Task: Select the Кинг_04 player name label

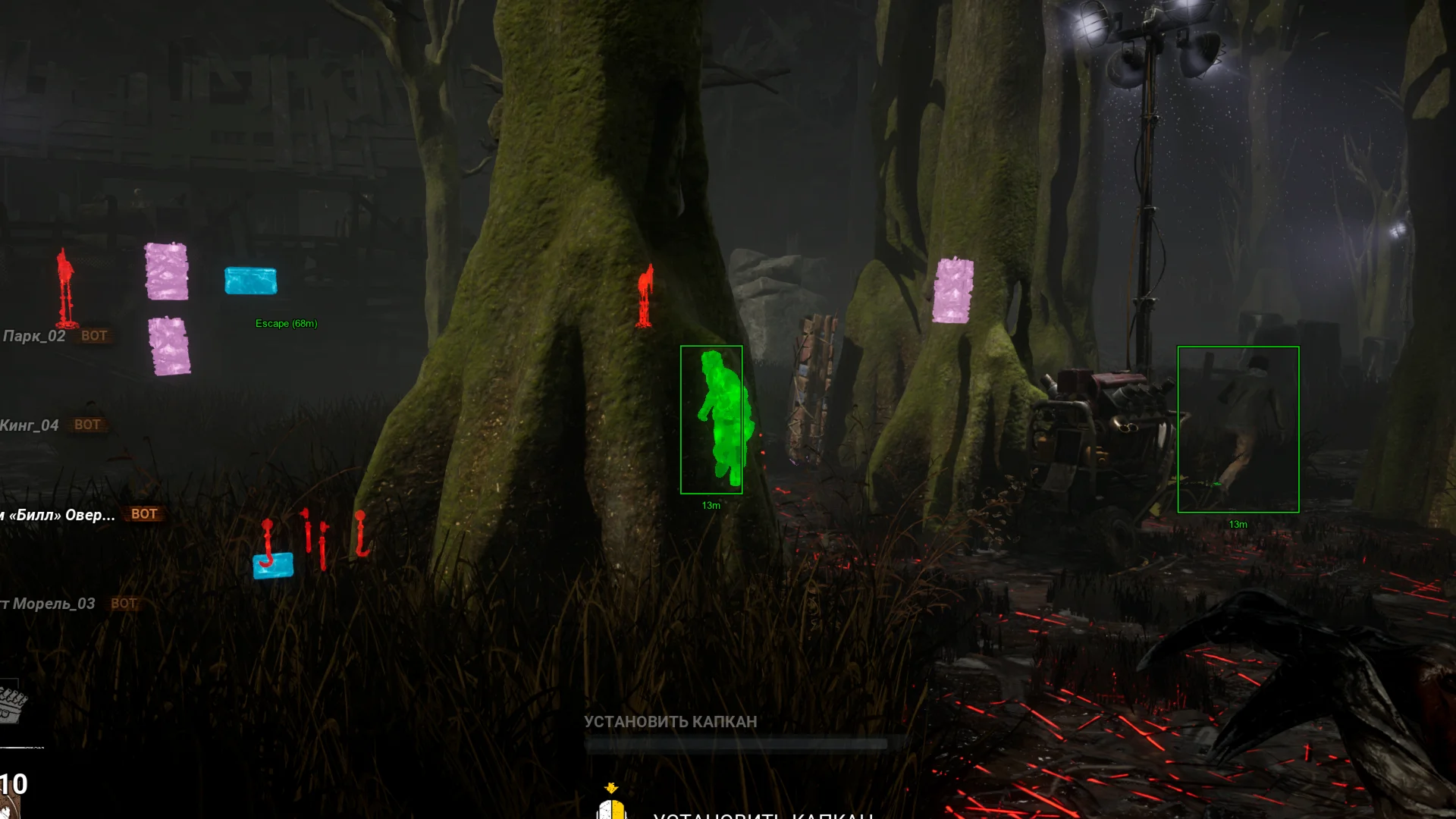Action: (x=30, y=425)
